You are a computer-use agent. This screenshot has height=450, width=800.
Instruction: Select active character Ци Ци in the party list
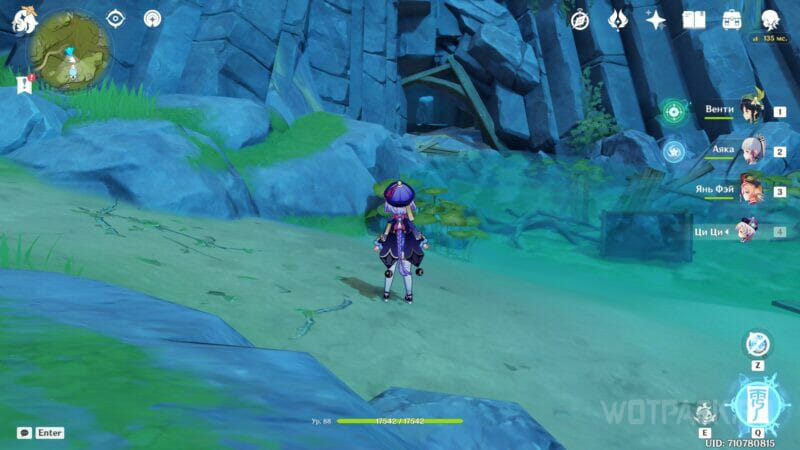point(750,231)
